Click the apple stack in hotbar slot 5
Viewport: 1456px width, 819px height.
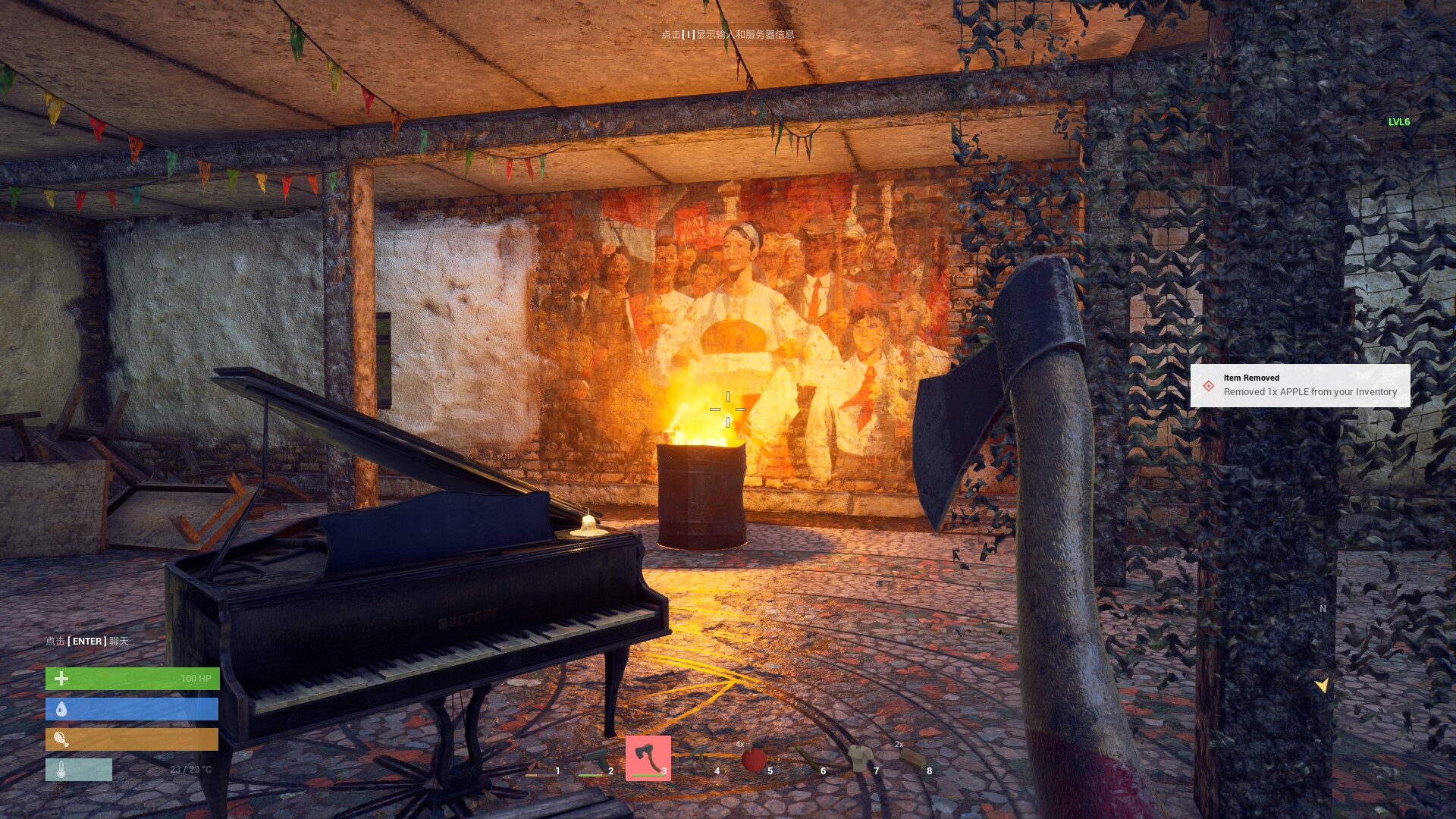(754, 758)
